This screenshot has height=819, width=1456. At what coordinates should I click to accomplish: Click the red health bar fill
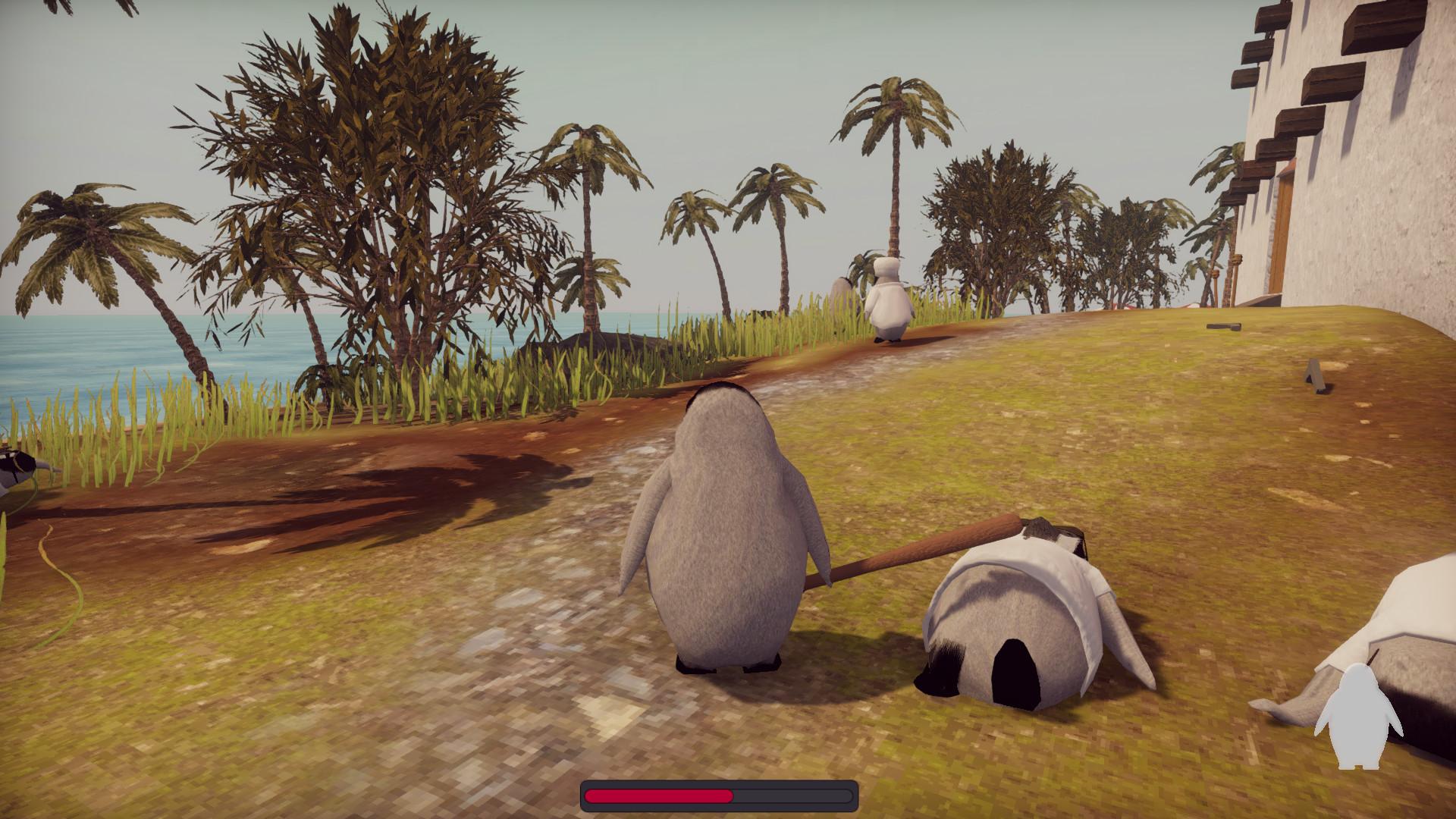click(x=660, y=793)
